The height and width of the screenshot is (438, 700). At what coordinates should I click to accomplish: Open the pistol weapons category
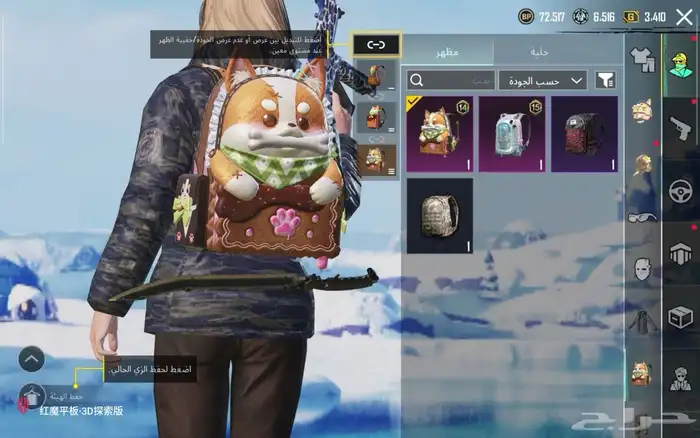tap(681, 126)
